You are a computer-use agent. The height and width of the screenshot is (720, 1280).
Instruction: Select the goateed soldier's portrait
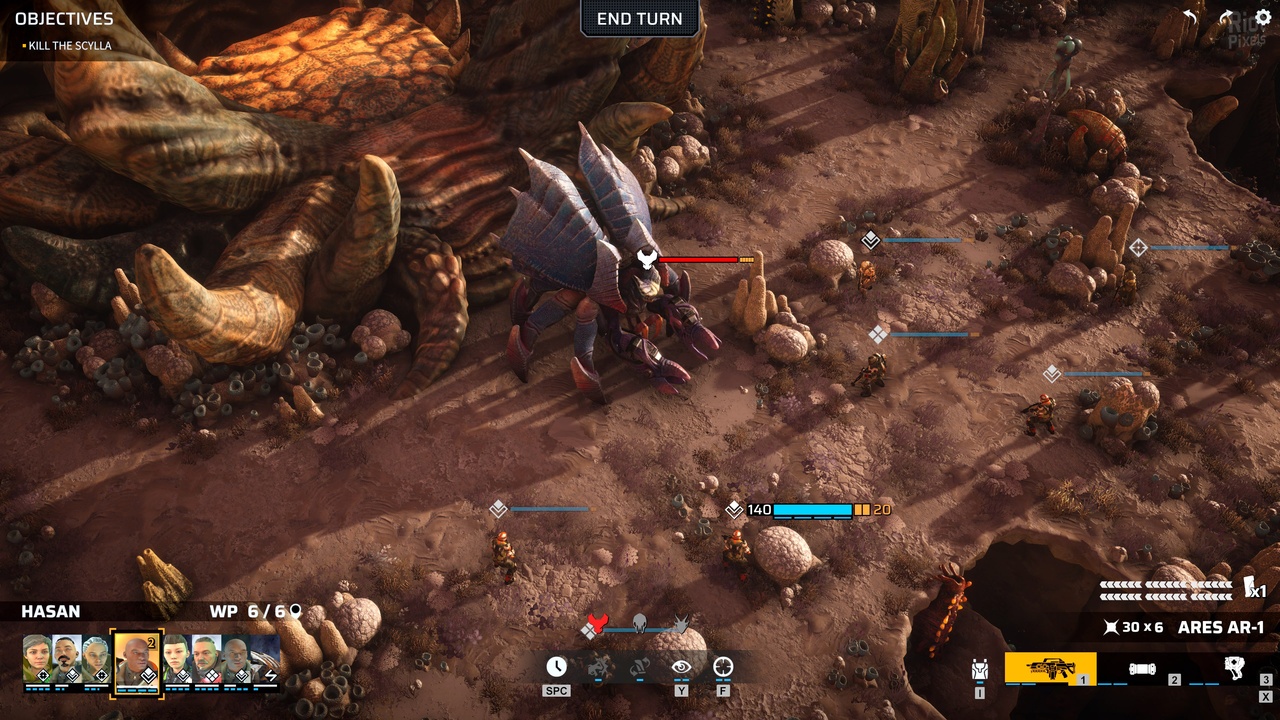[x=67, y=660]
